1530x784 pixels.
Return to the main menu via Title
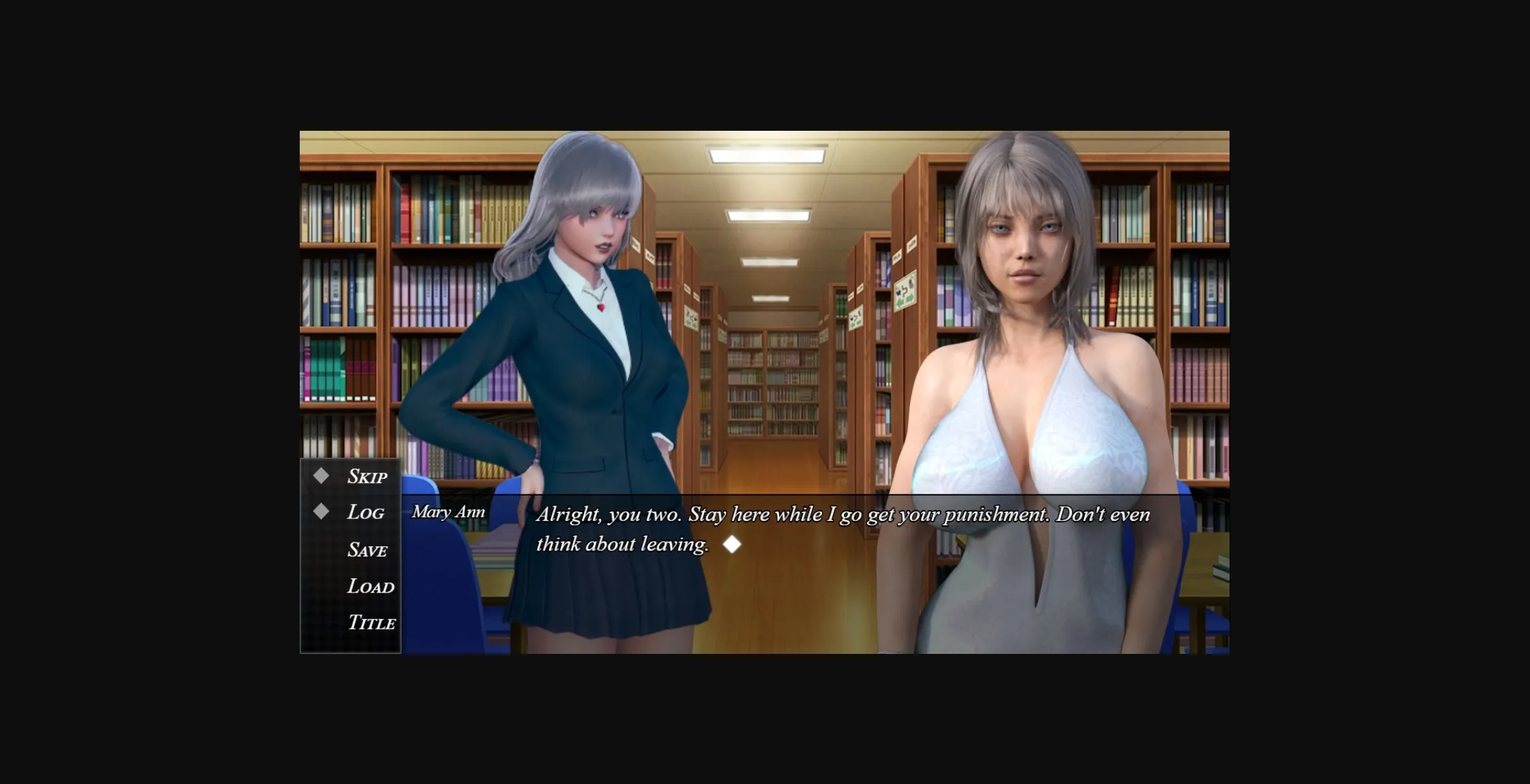pyautogui.click(x=371, y=623)
